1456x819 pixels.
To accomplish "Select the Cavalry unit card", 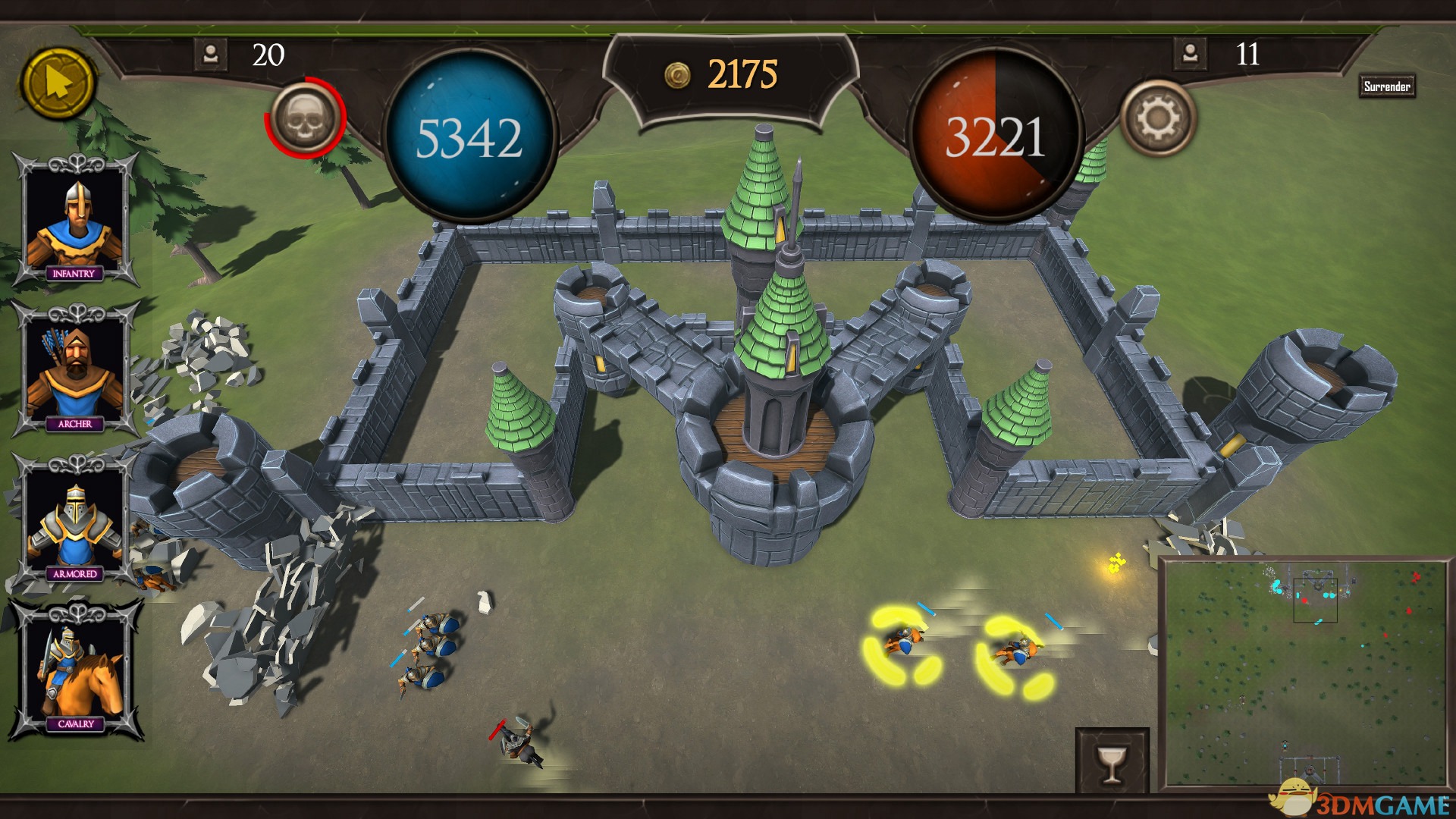I will (x=74, y=670).
